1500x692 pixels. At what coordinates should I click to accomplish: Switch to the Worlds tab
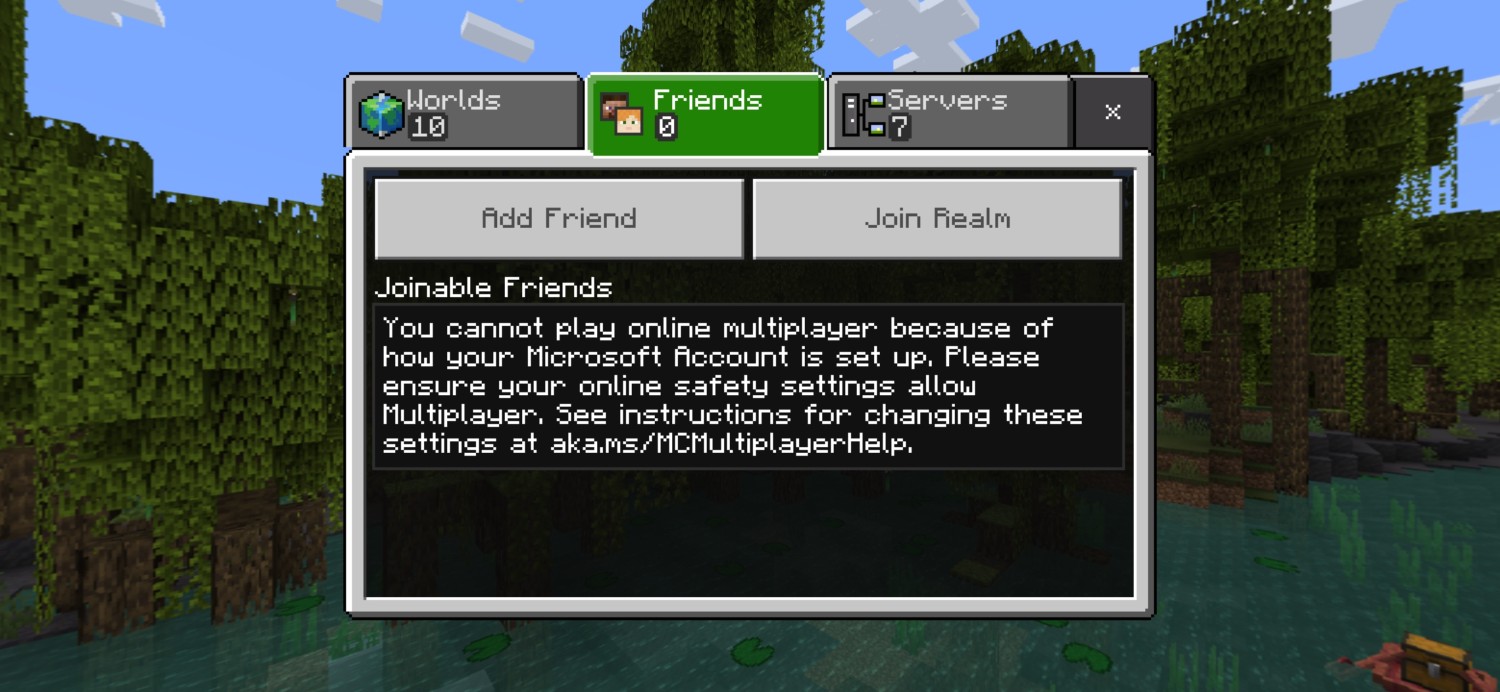pos(463,113)
